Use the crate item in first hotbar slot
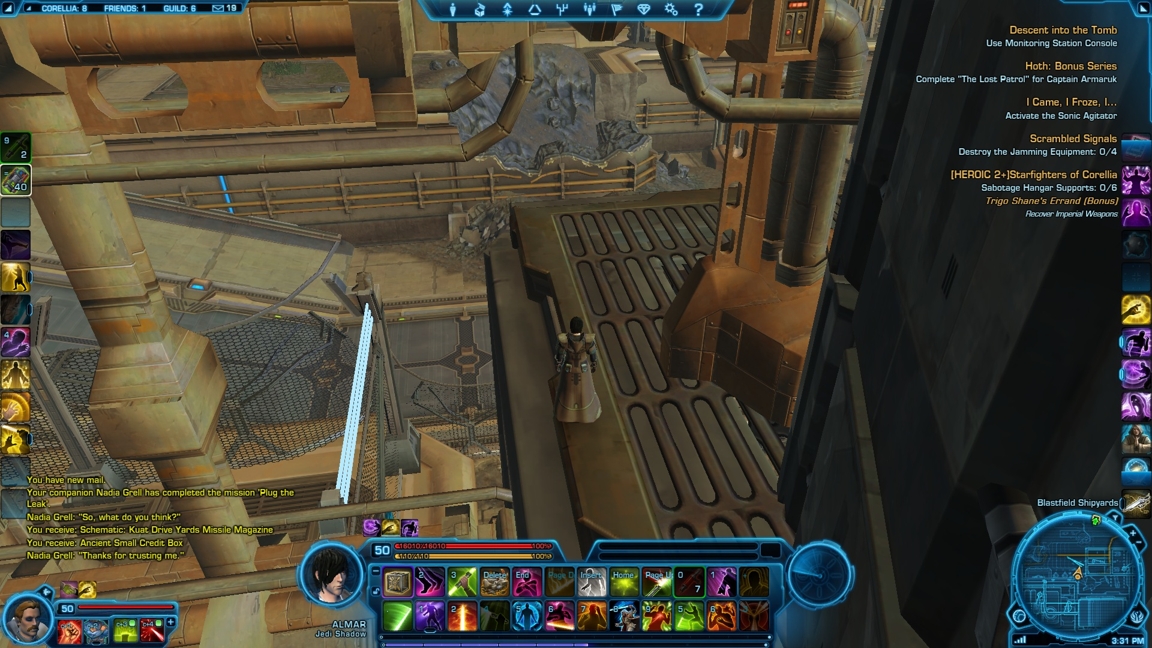Image resolution: width=1152 pixels, height=648 pixels. [x=398, y=583]
